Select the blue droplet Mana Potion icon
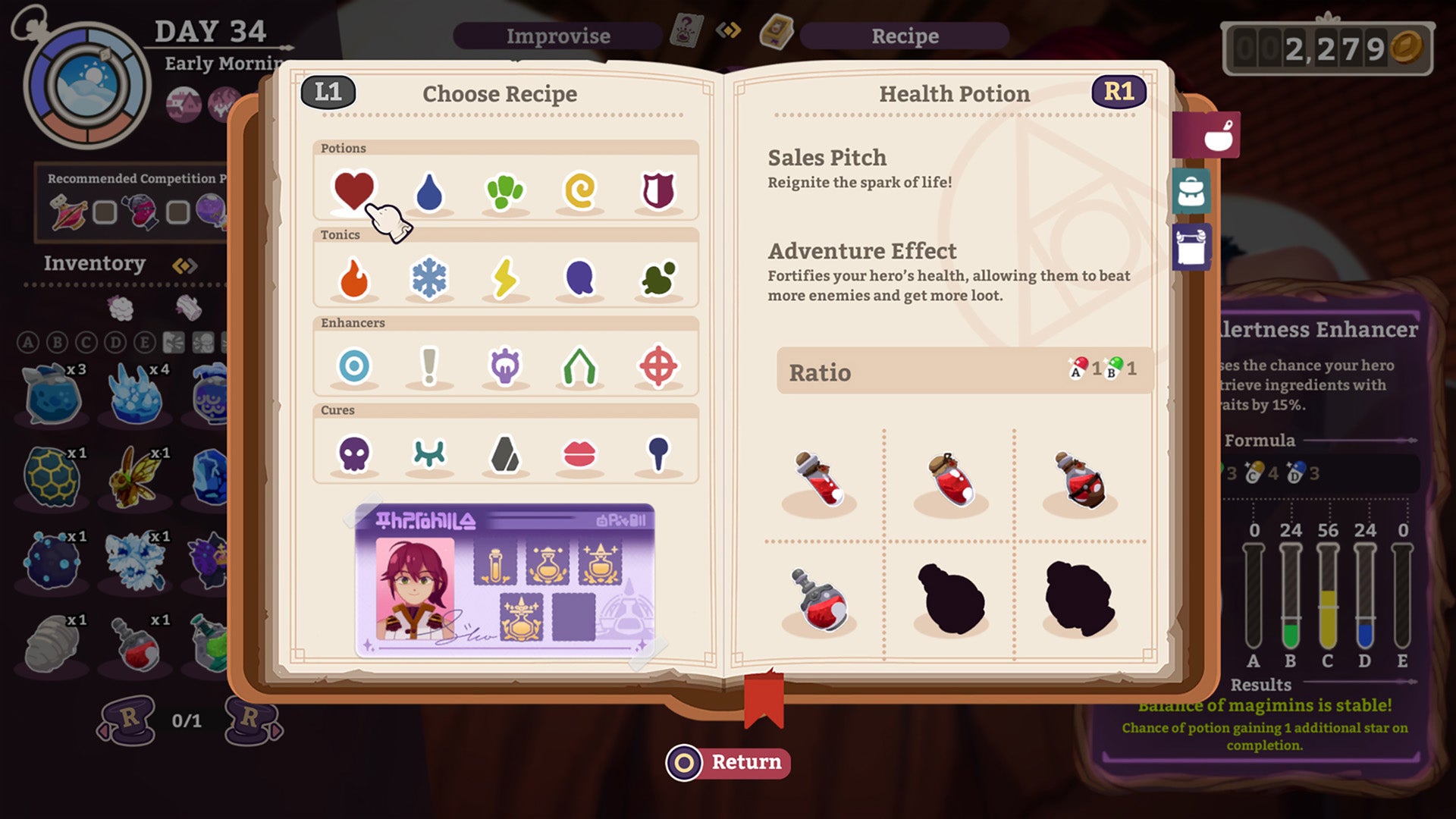1456x819 pixels. pyautogui.click(x=429, y=191)
